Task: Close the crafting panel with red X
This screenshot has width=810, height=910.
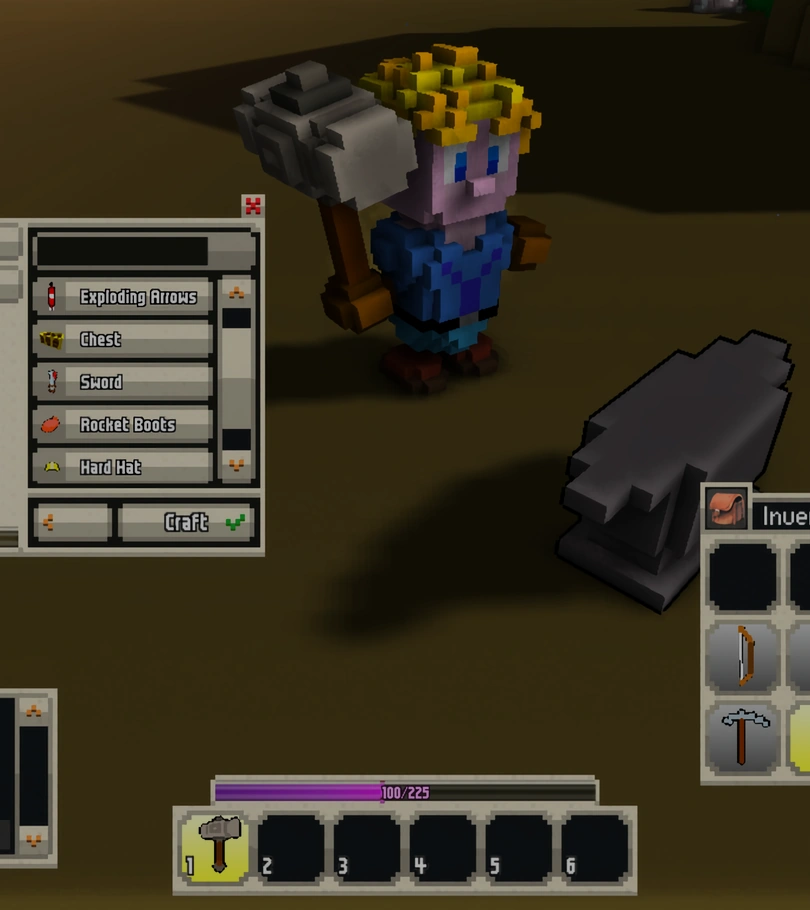Action: pyautogui.click(x=253, y=206)
